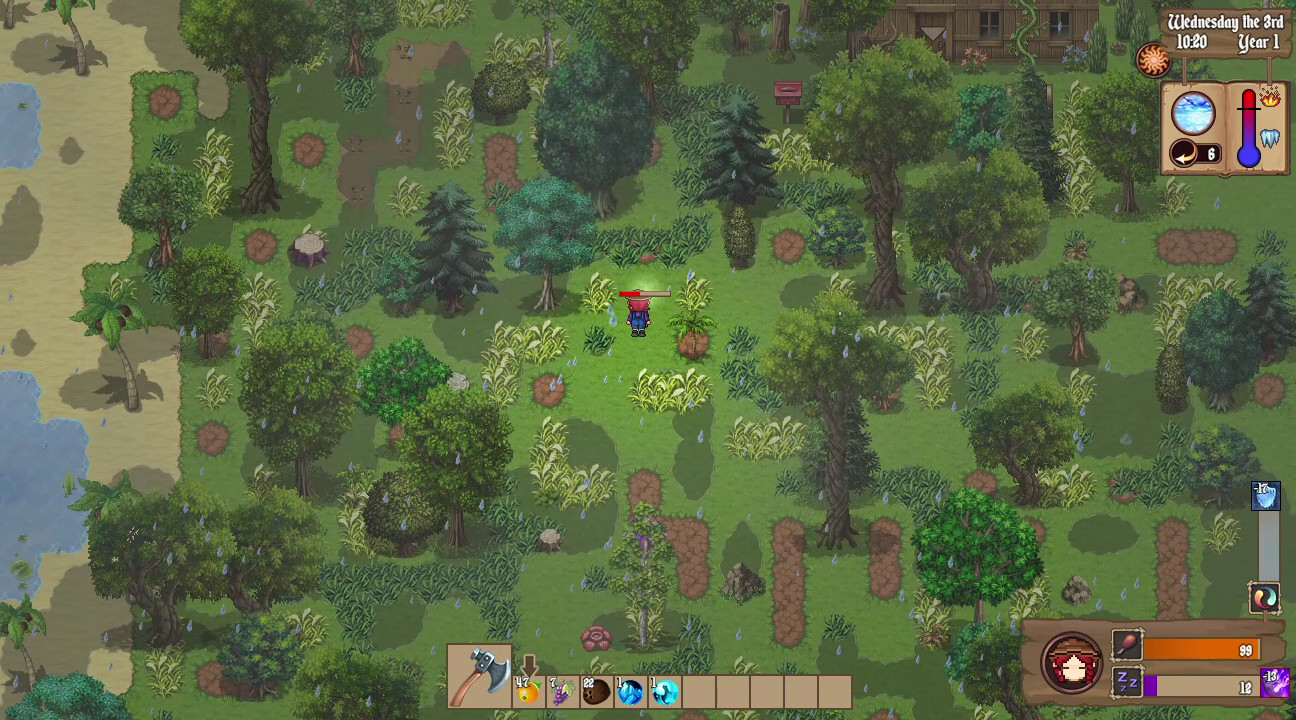Click the hunger icon beside the orange 99 bar
This screenshot has height=720, width=1296.
coord(1126,645)
